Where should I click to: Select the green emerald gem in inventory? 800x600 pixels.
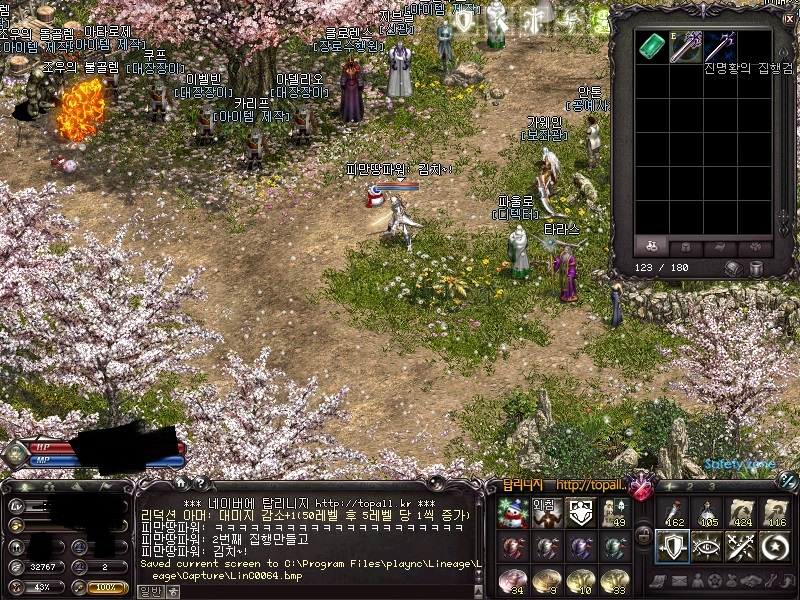(x=652, y=47)
